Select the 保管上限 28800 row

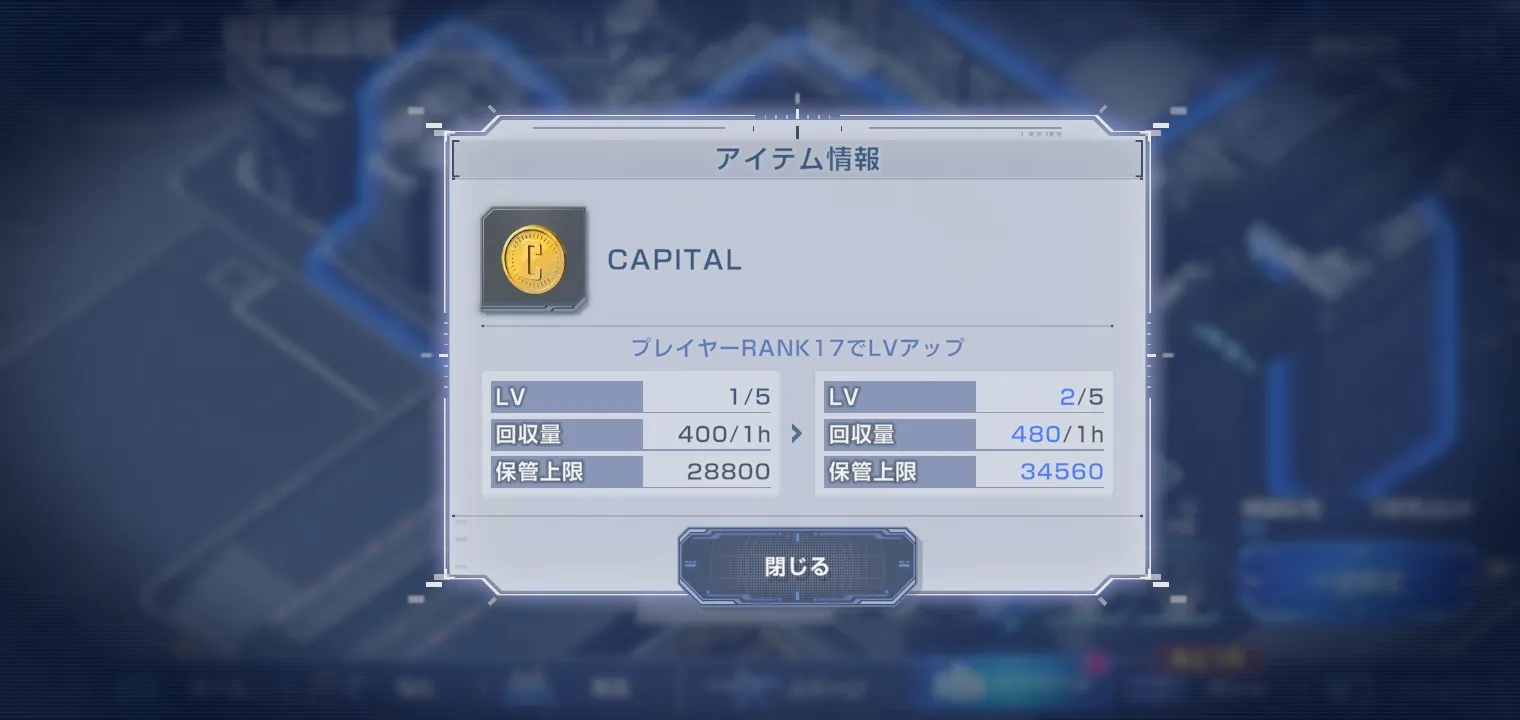tap(630, 471)
